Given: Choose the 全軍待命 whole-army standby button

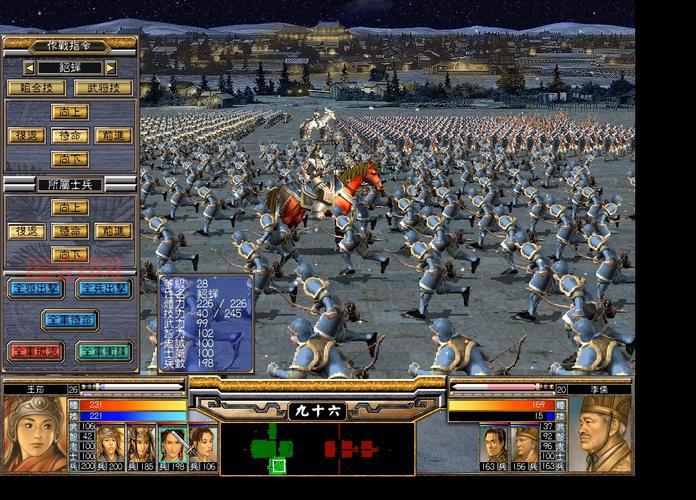Looking at the screenshot, I should click(x=70, y=320).
